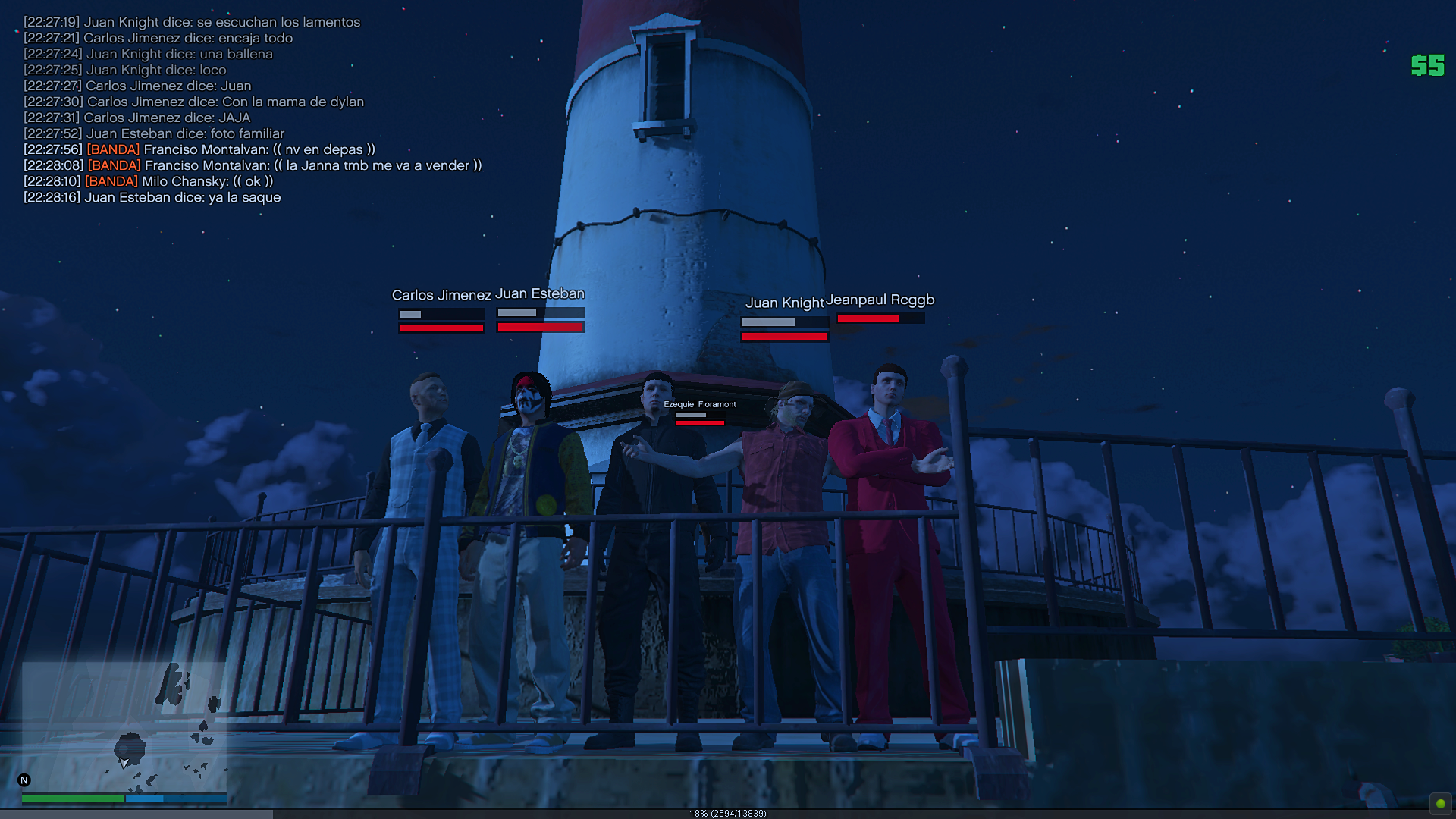Select the north N marker on minimap
1456x819 pixels.
pos(24,780)
